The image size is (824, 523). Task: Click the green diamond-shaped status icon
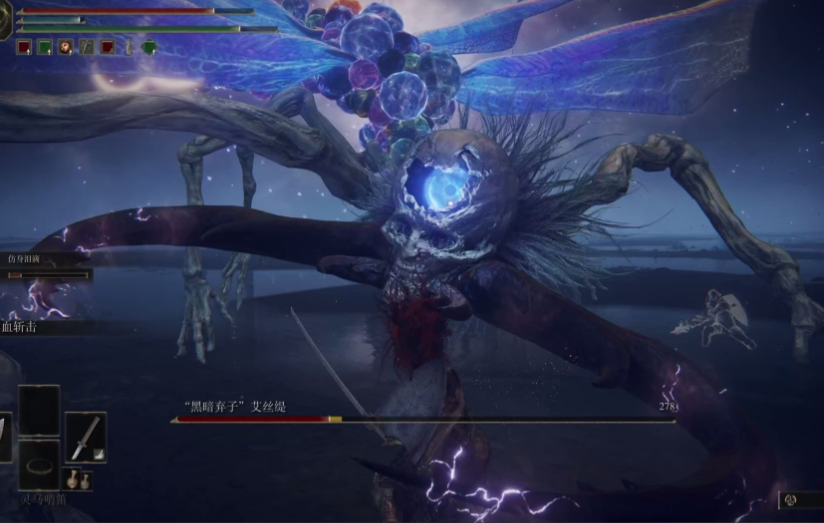click(x=149, y=46)
